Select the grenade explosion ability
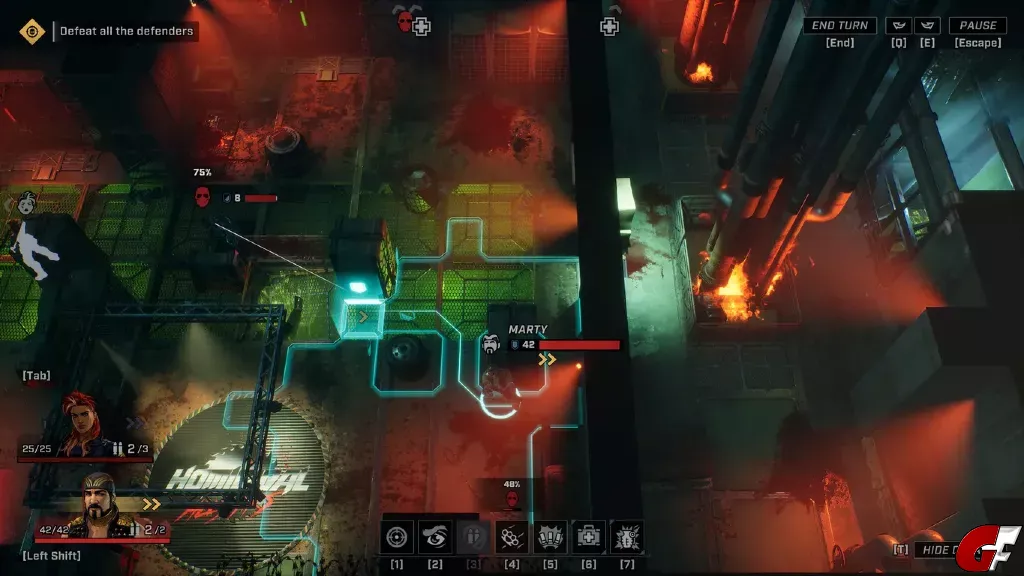 pyautogui.click(x=627, y=538)
